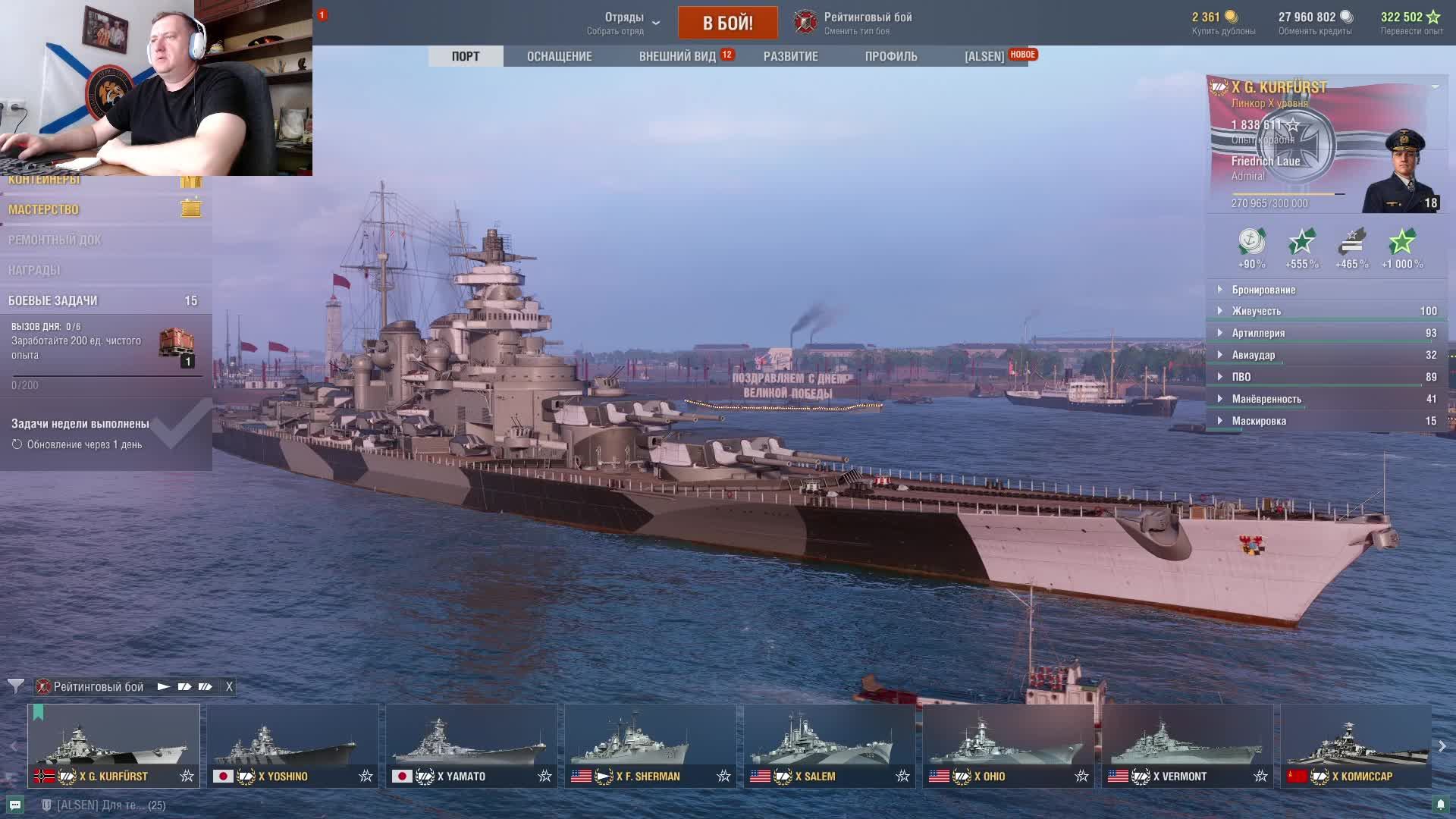Start the battle with В БОЙ! button
This screenshot has height=819, width=1456.
[x=727, y=23]
